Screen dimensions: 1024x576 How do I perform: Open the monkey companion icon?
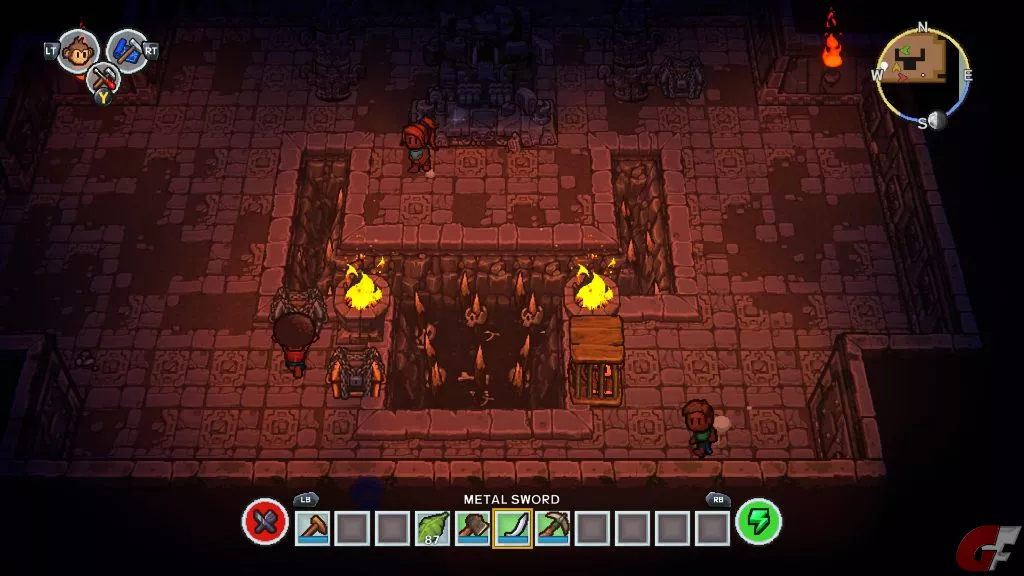[x=78, y=50]
